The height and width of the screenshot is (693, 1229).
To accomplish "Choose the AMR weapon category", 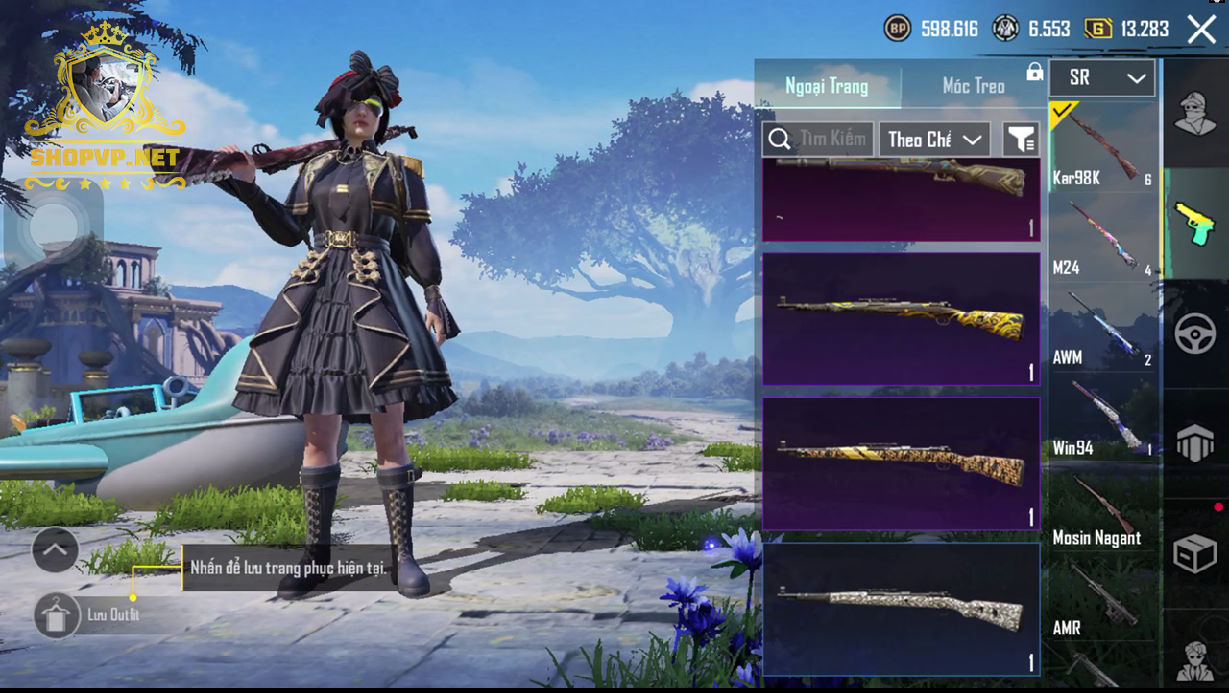I will 1102,598.
